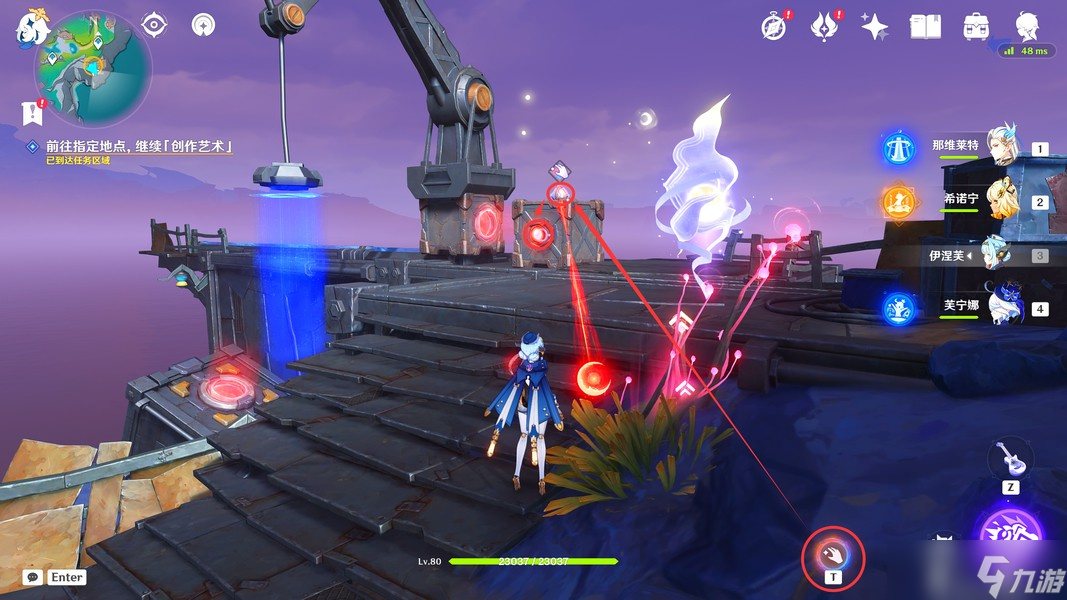Open the character screen icon
Screen dimensions: 1067x600
click(x=1026, y=27)
